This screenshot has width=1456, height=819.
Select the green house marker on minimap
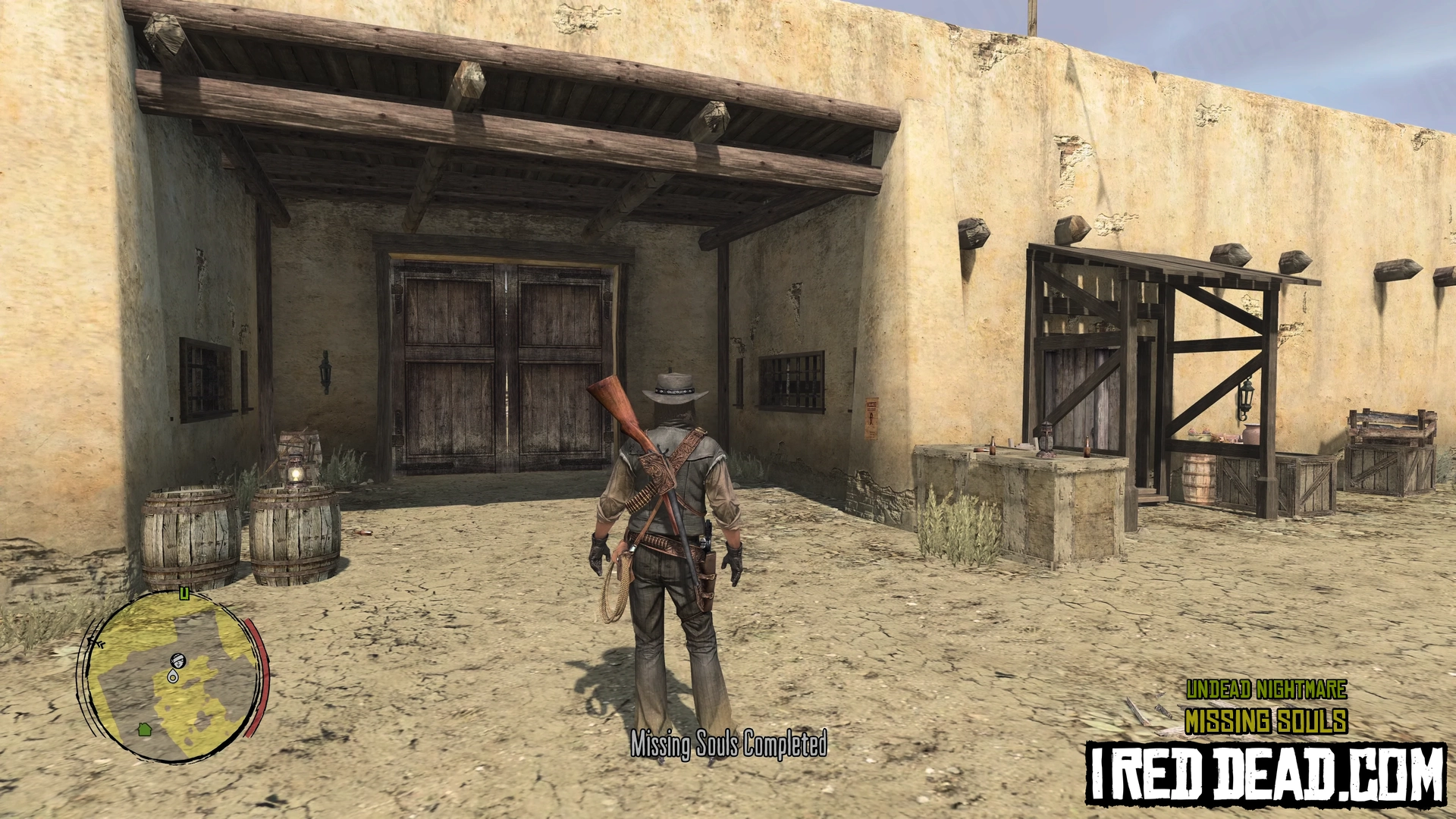[x=145, y=730]
